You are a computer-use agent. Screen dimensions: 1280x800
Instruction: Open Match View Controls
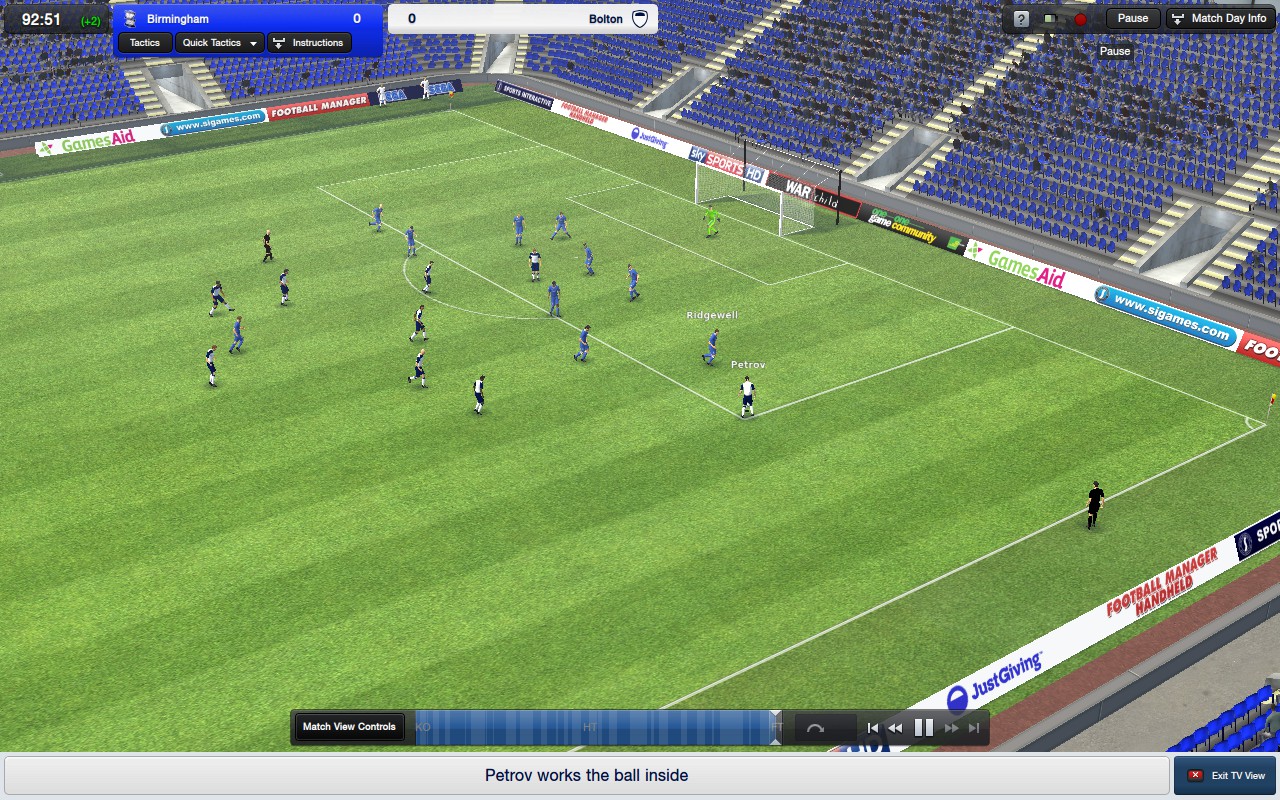tap(349, 727)
